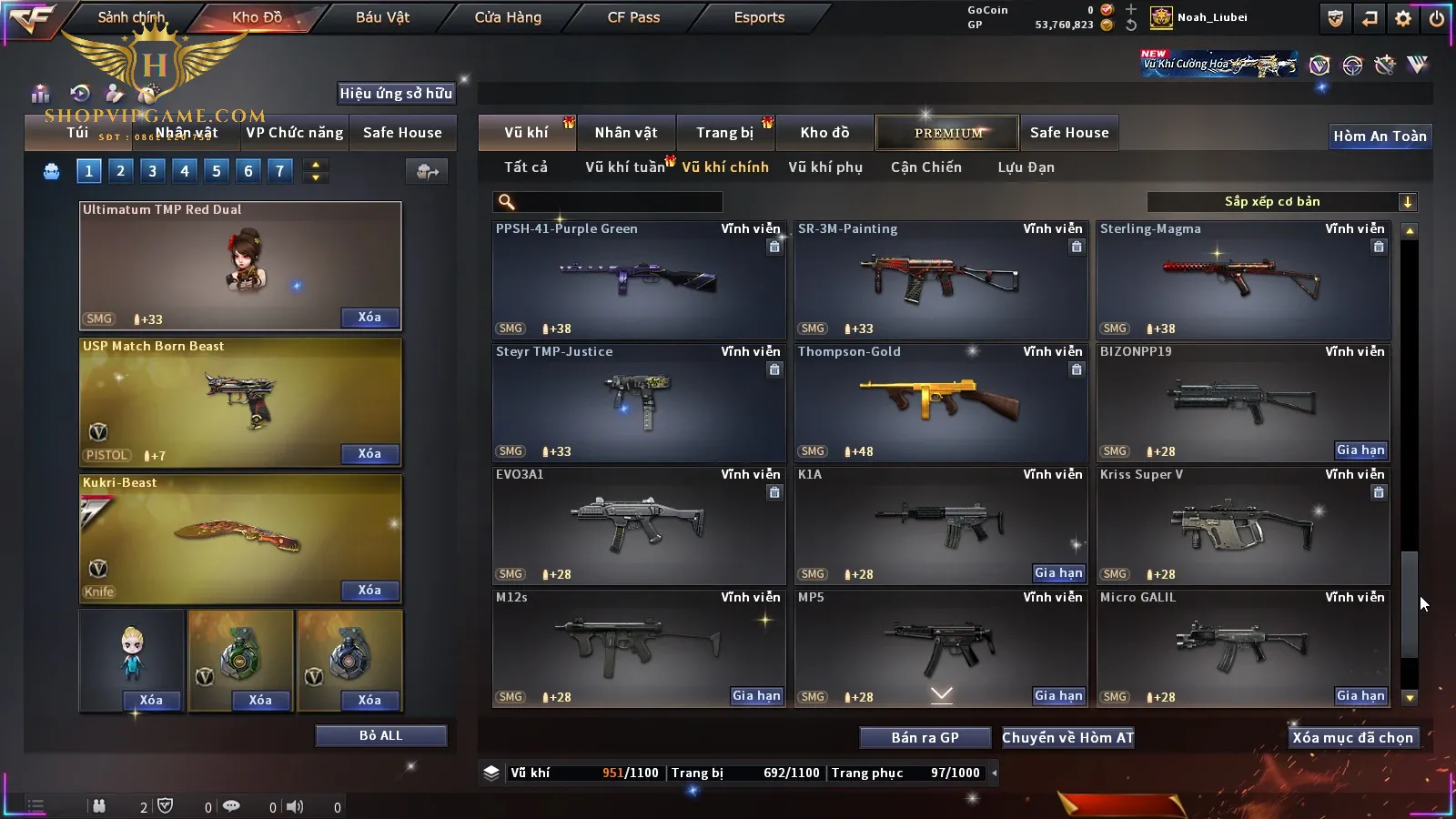The image size is (1456, 819).
Task: Open settings with the gear icon
Action: point(1403,18)
